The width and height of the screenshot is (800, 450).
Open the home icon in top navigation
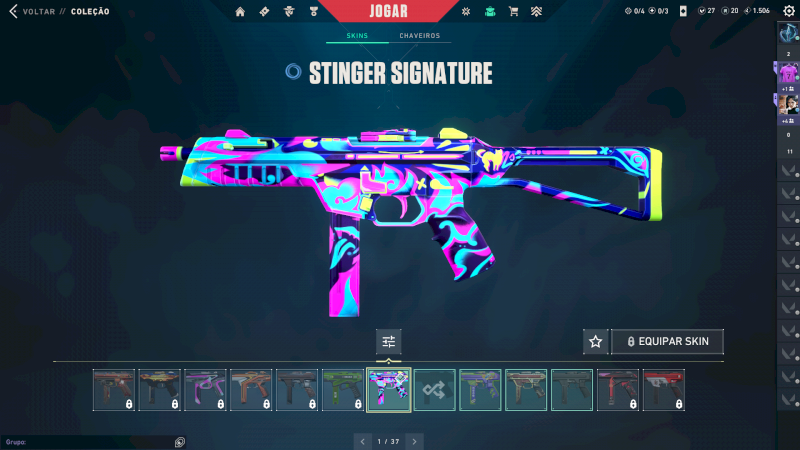click(240, 12)
